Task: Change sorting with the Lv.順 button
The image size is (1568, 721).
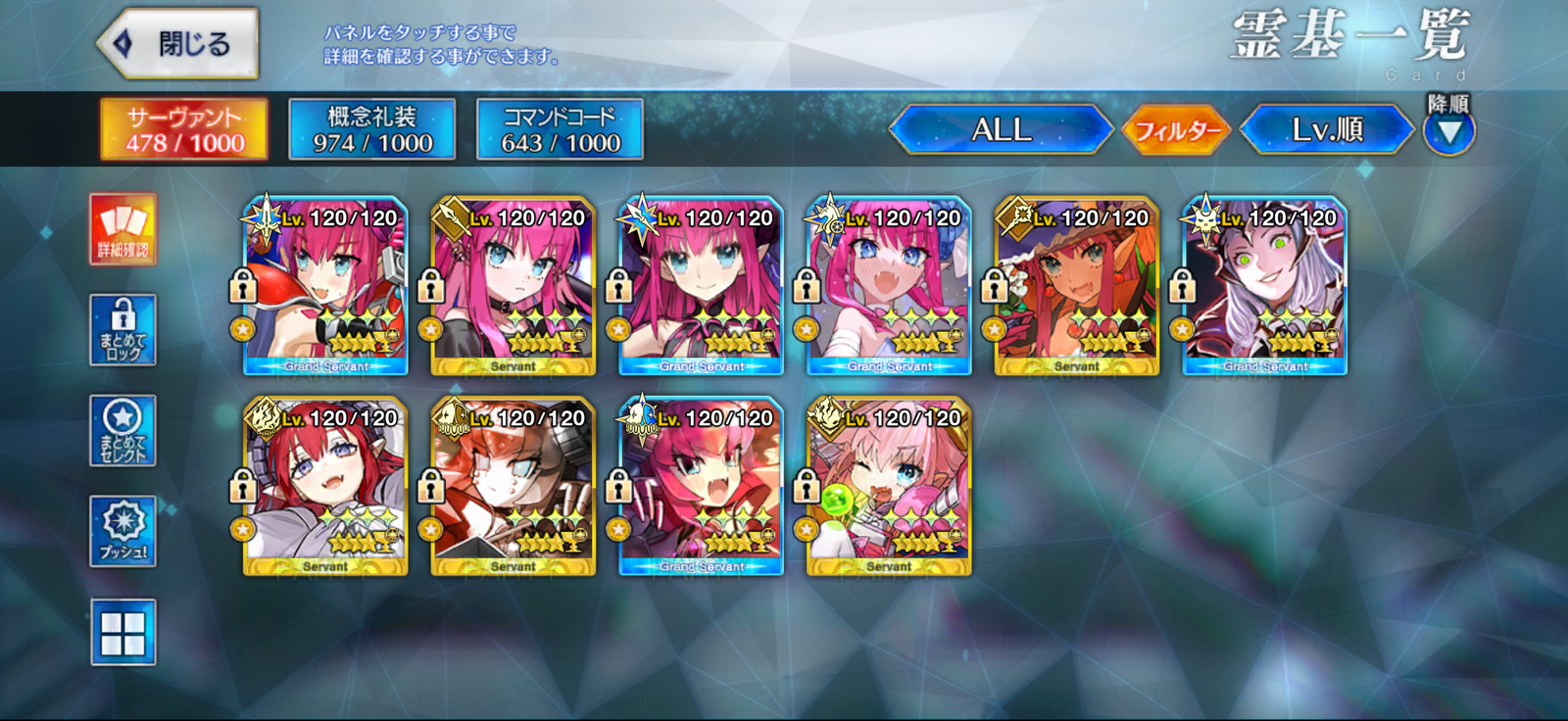Action: [1327, 129]
